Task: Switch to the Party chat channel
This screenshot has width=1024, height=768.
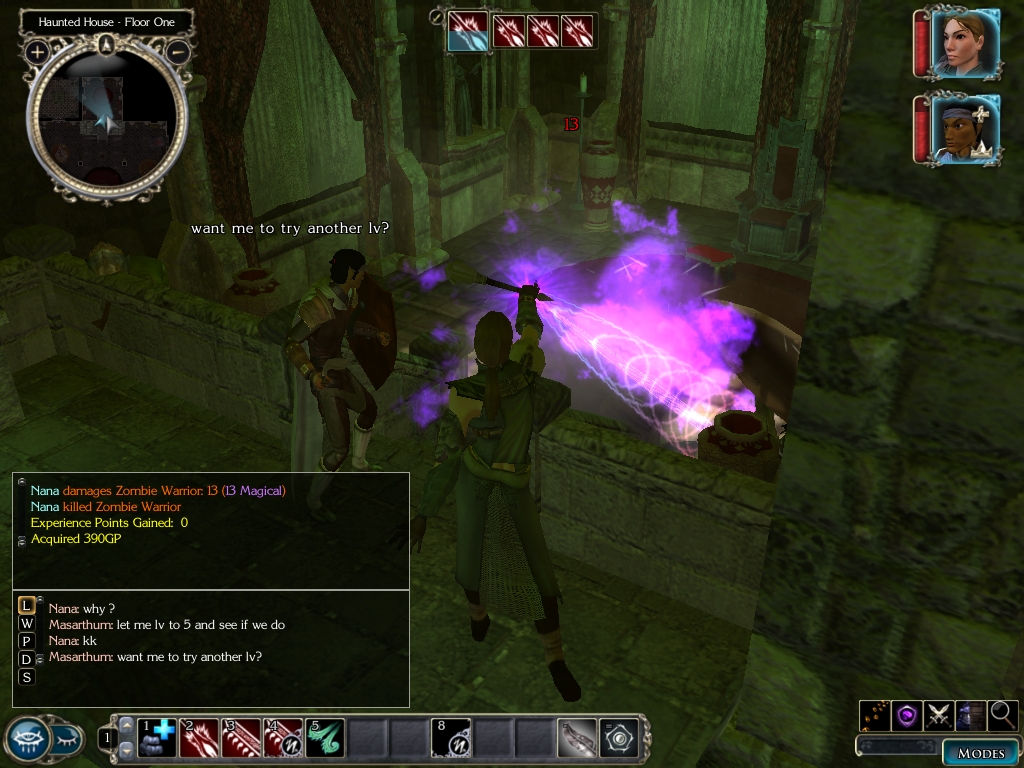Action: pos(27,641)
